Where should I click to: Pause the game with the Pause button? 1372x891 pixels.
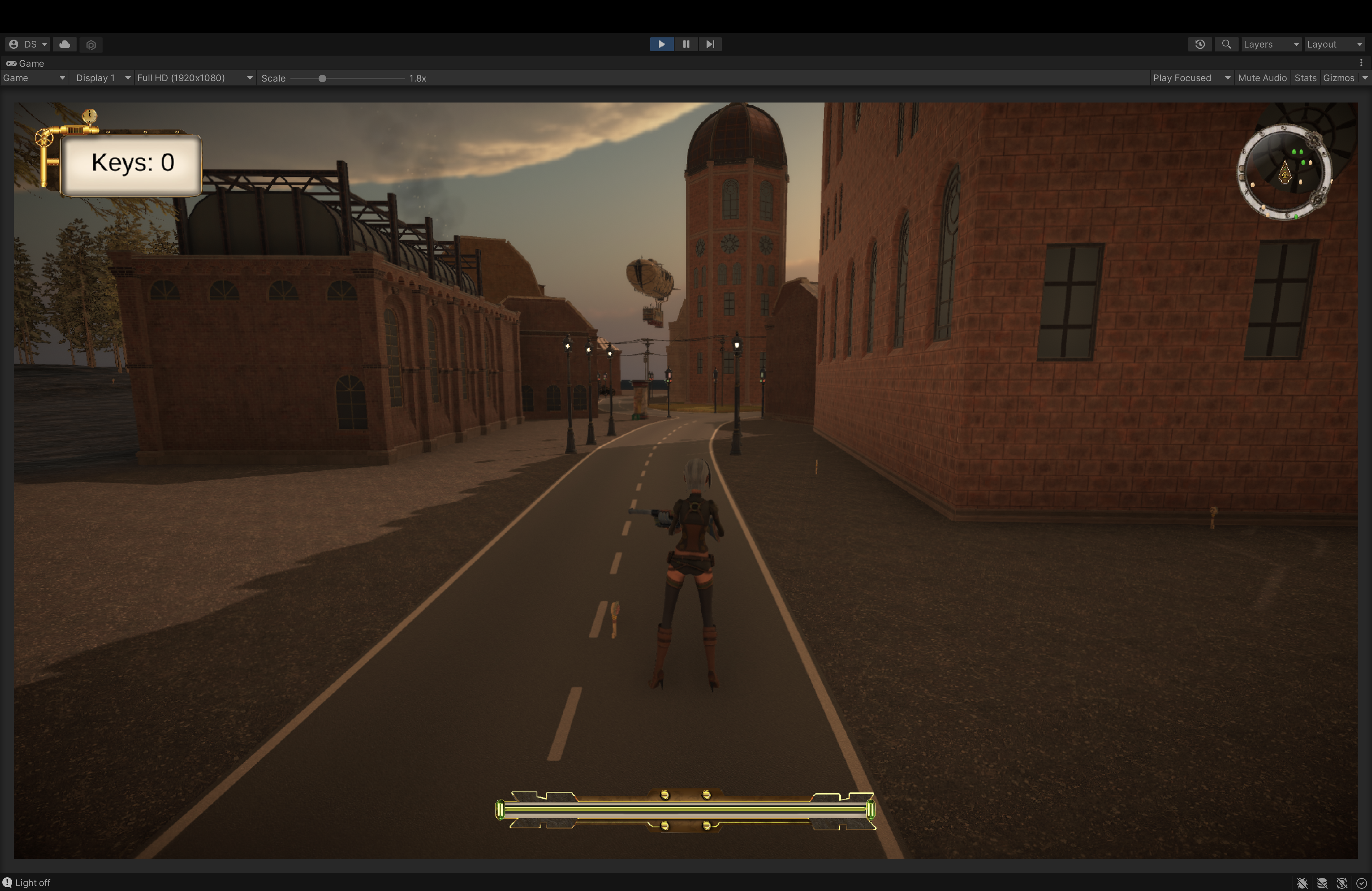pos(686,44)
